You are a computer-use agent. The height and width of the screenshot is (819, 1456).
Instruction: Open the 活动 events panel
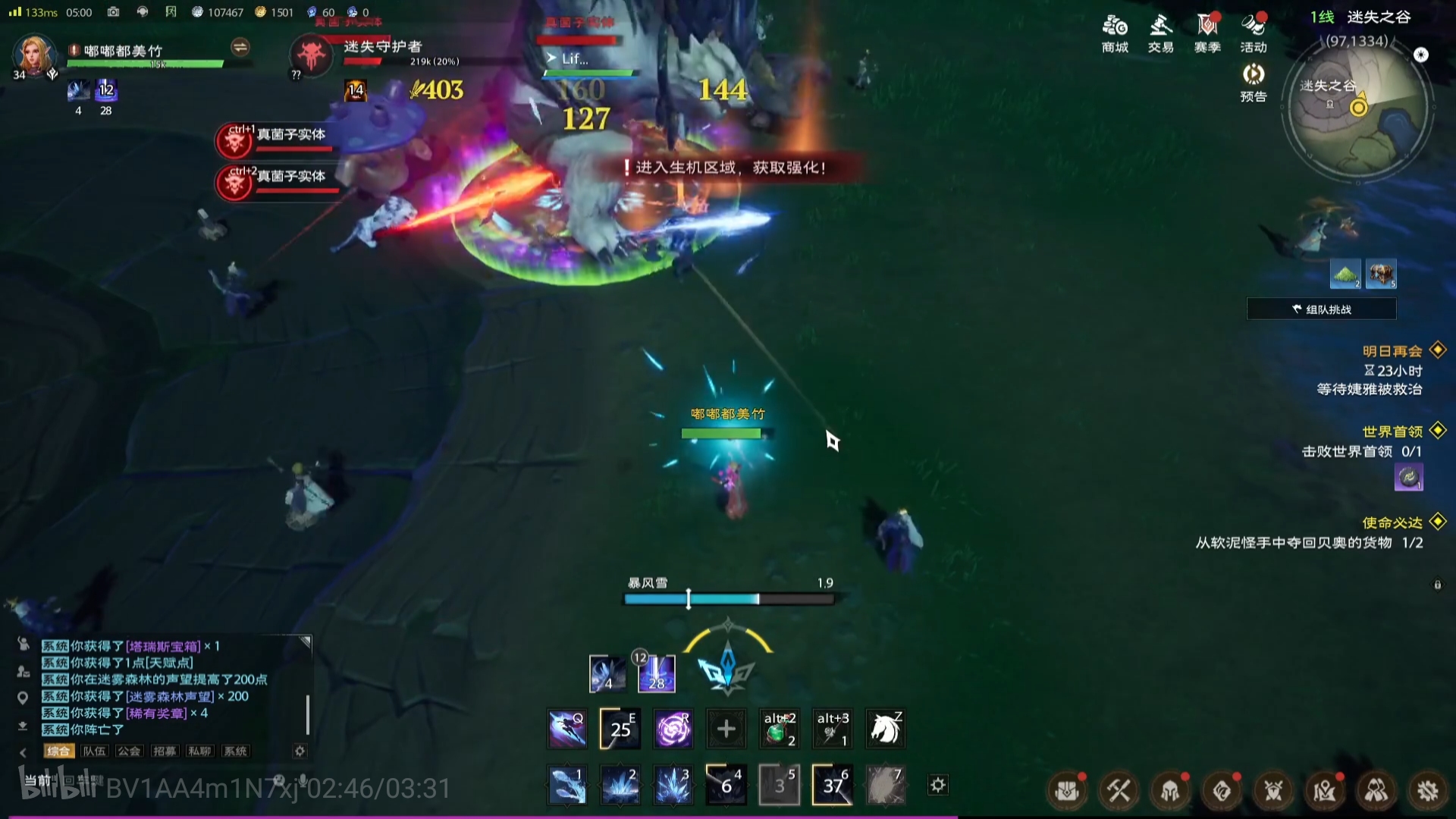click(x=1254, y=33)
